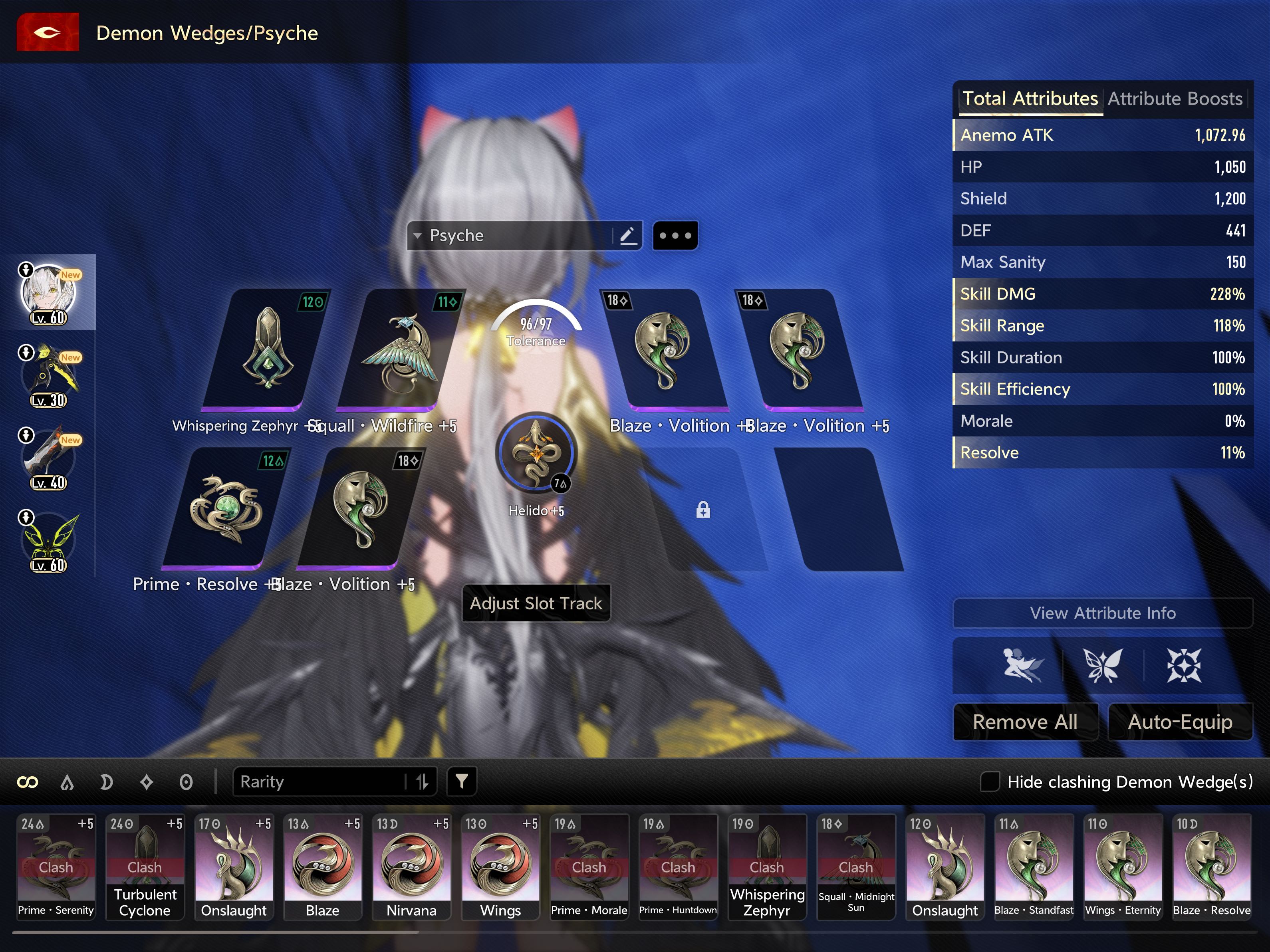Auto-Equip Demon Wedges
The image size is (1270, 952).
click(1180, 722)
